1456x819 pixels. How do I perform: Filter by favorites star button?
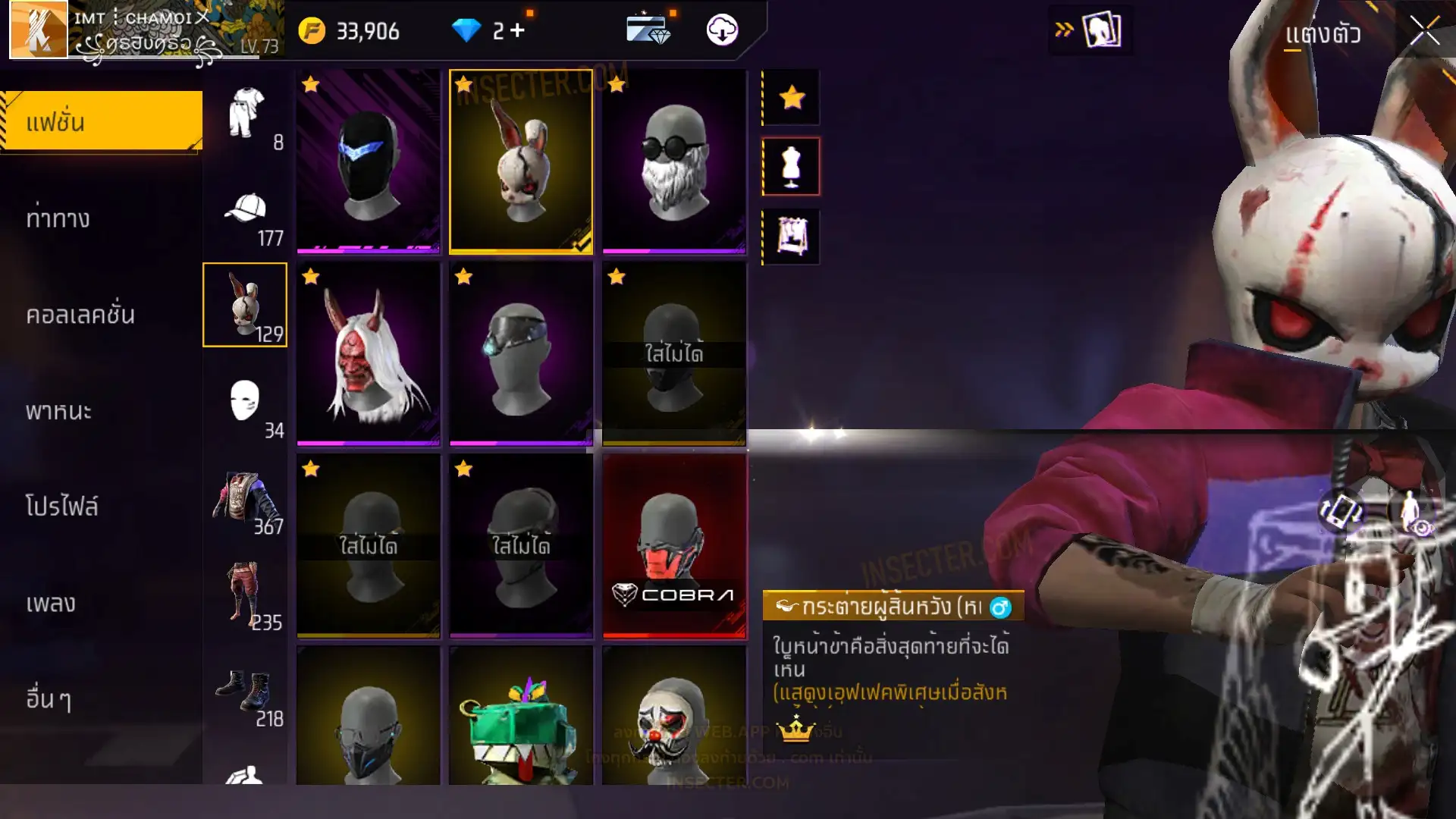(x=791, y=97)
